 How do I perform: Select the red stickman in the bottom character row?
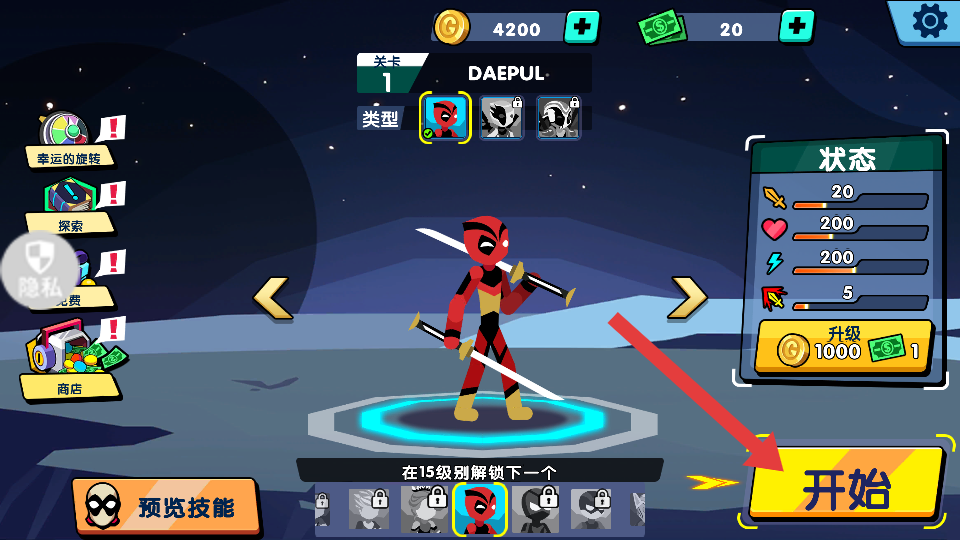[x=480, y=509]
